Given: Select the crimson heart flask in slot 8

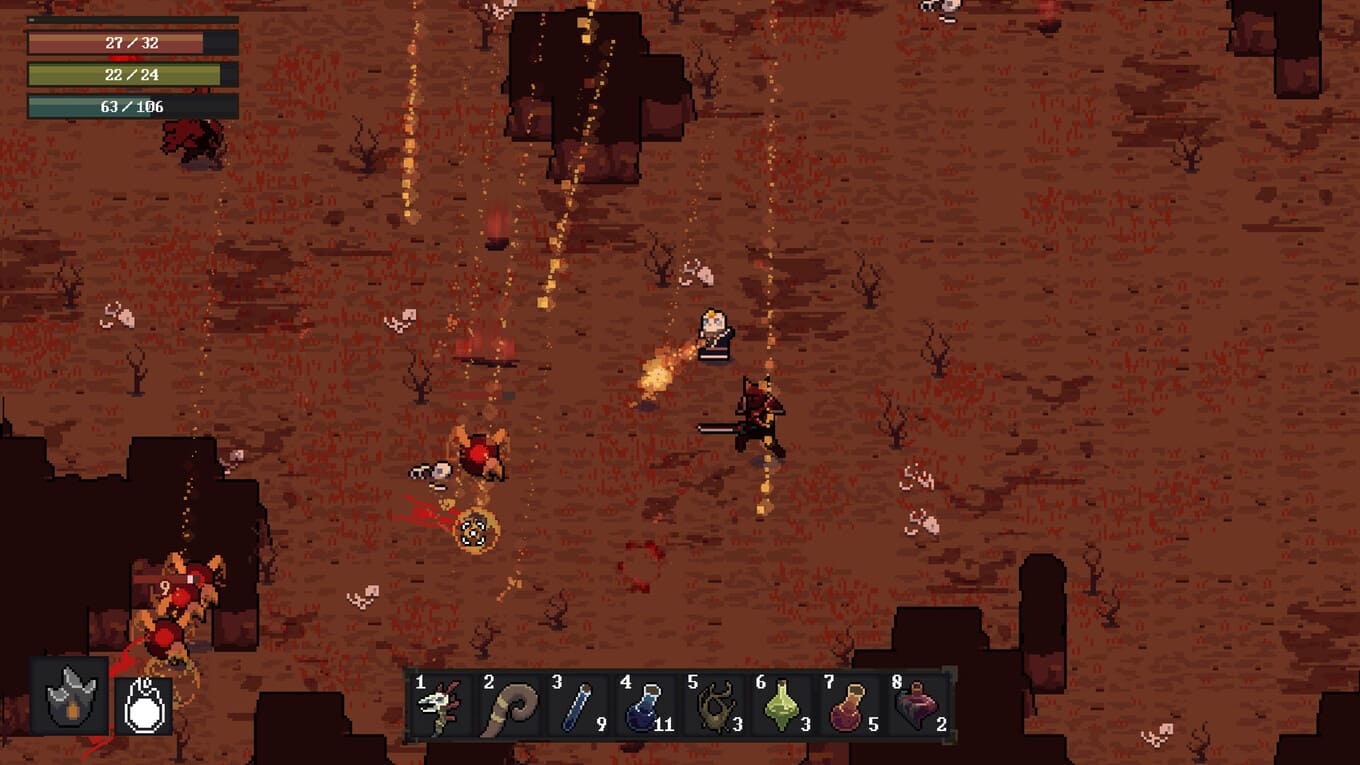Looking at the screenshot, I should click(916, 708).
